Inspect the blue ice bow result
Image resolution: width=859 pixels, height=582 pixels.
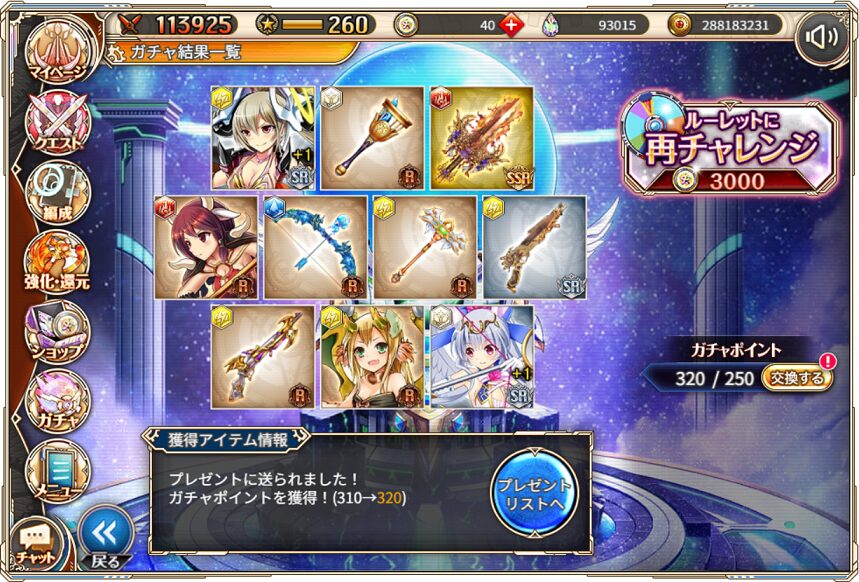tap(315, 247)
